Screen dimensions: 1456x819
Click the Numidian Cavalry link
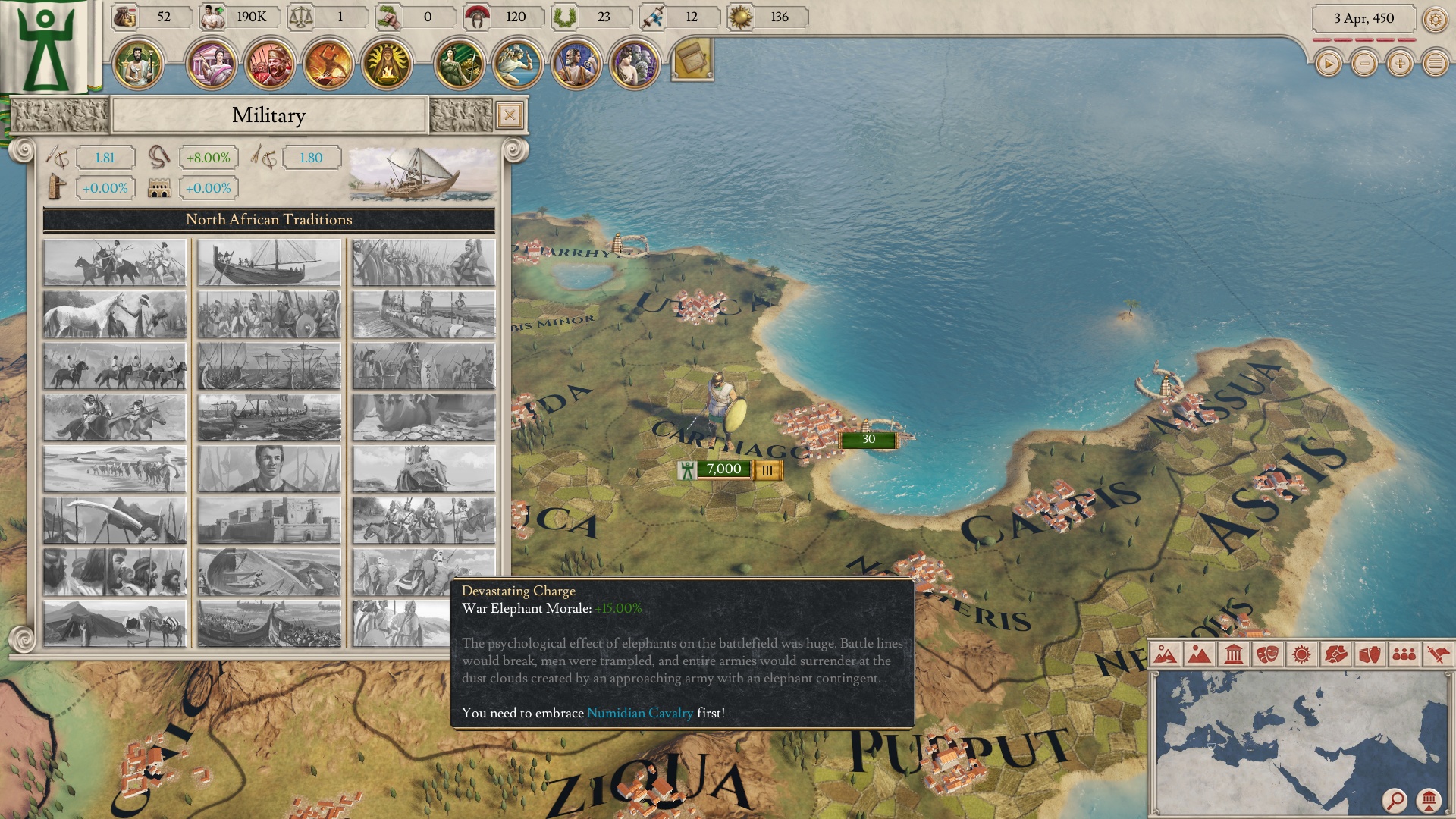point(640,713)
